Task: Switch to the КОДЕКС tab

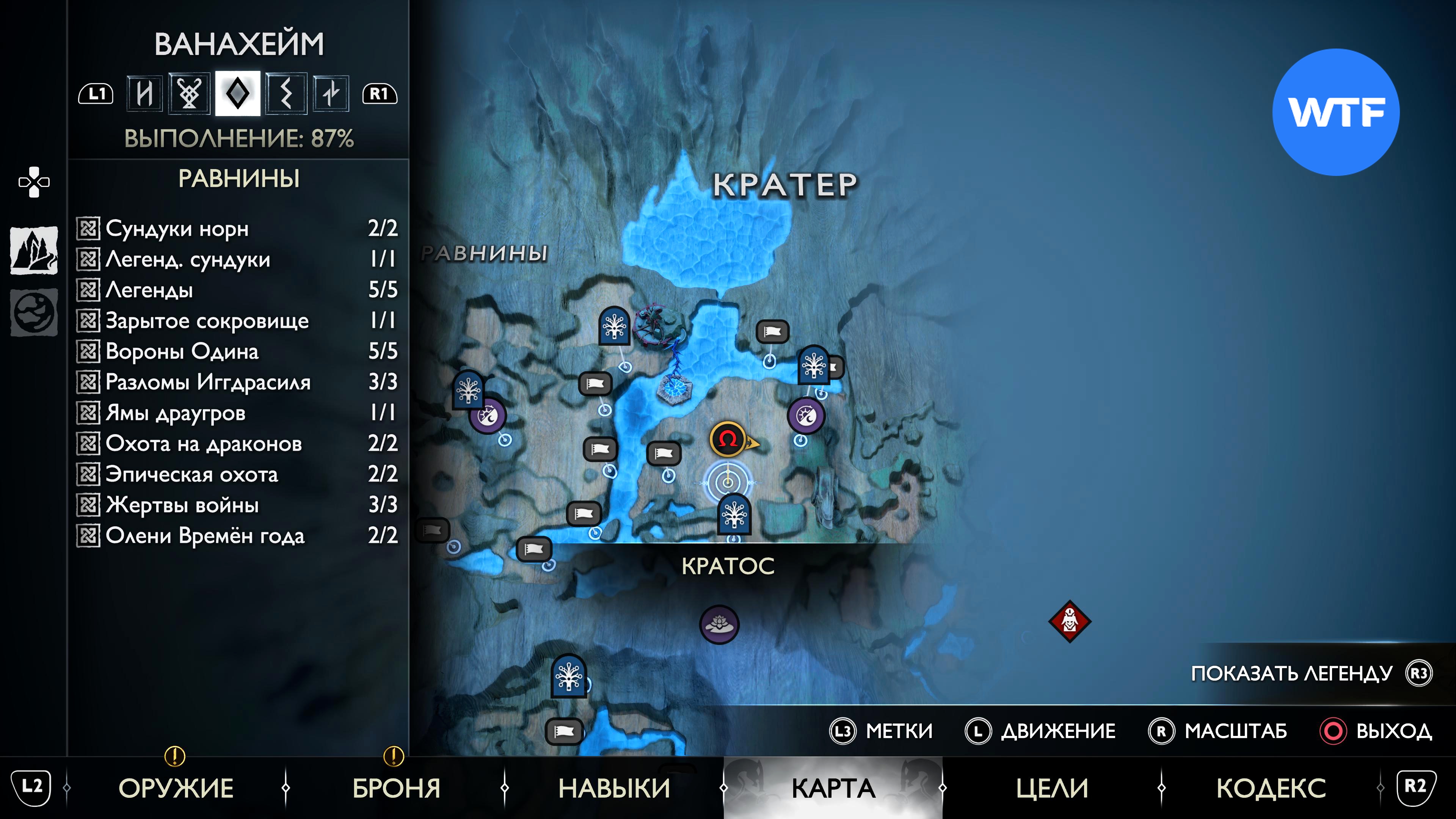Action: pyautogui.click(x=1271, y=788)
